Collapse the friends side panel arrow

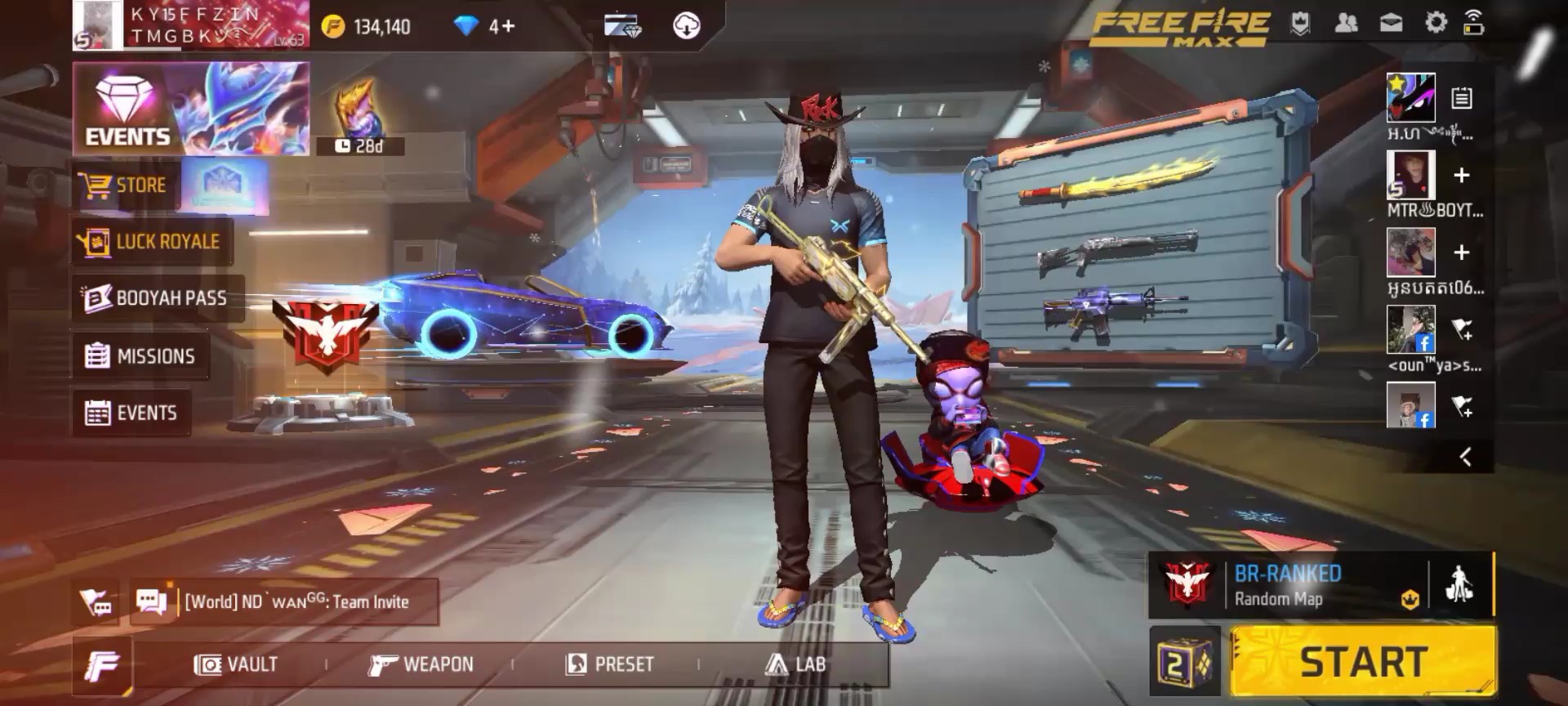point(1465,457)
